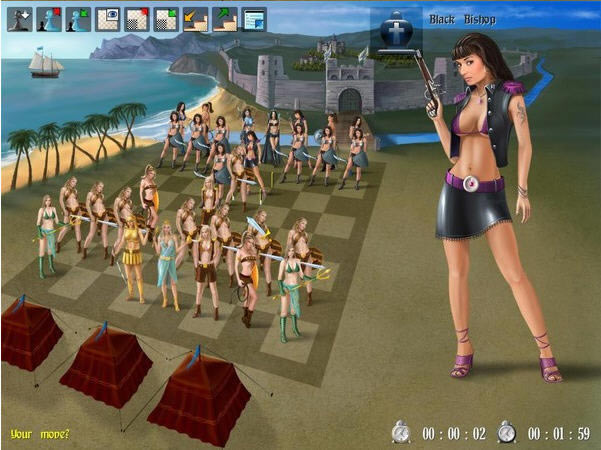Click the chessboard with red flag icon
The width and height of the screenshot is (601, 450).
[137, 18]
